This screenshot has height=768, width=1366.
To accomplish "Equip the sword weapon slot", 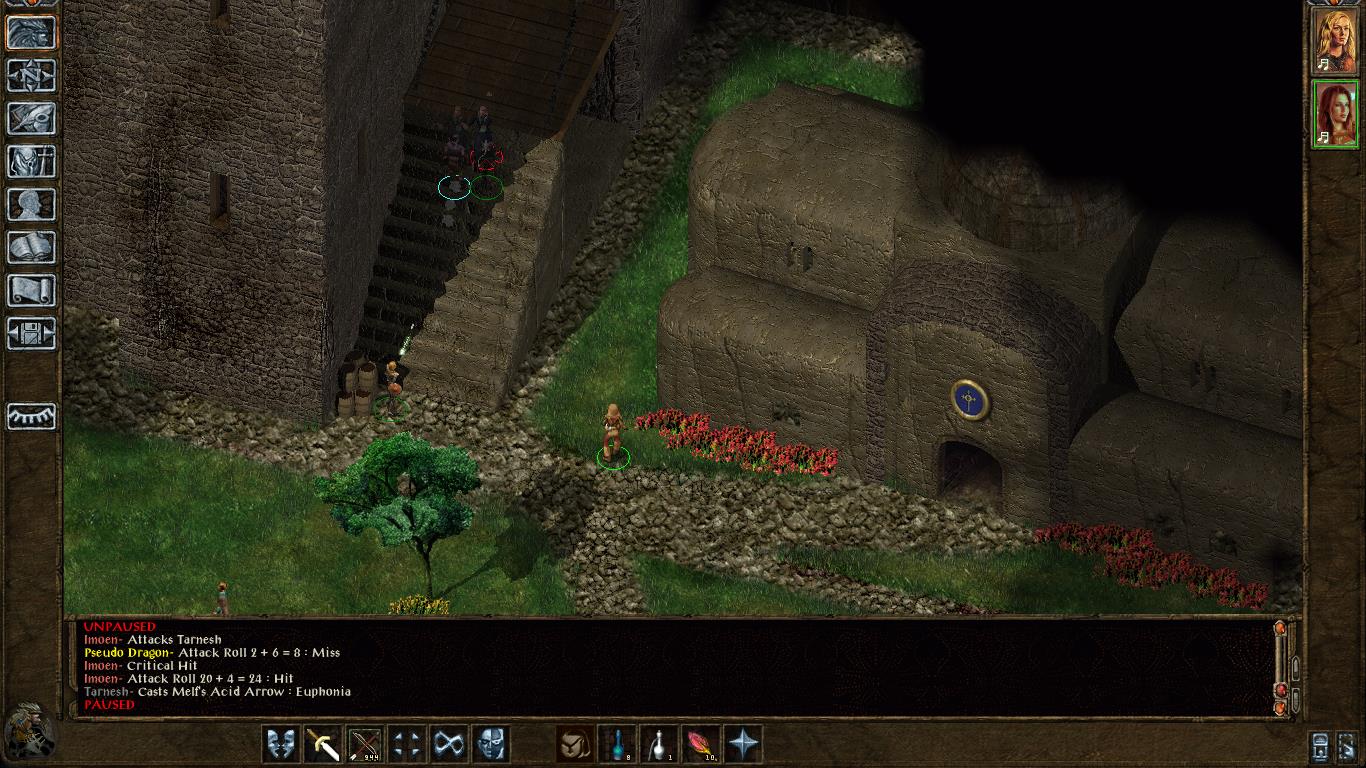I will (323, 744).
